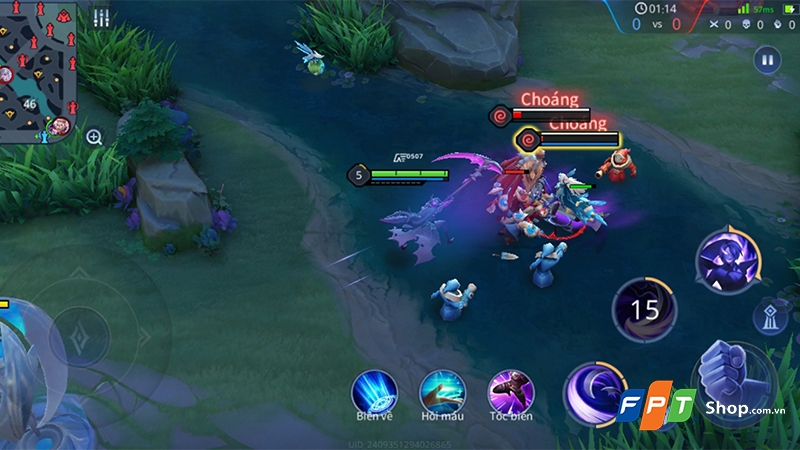Activate the purple masked hero ultimate skill
Screen dimensions: 800x450
pos(727,264)
